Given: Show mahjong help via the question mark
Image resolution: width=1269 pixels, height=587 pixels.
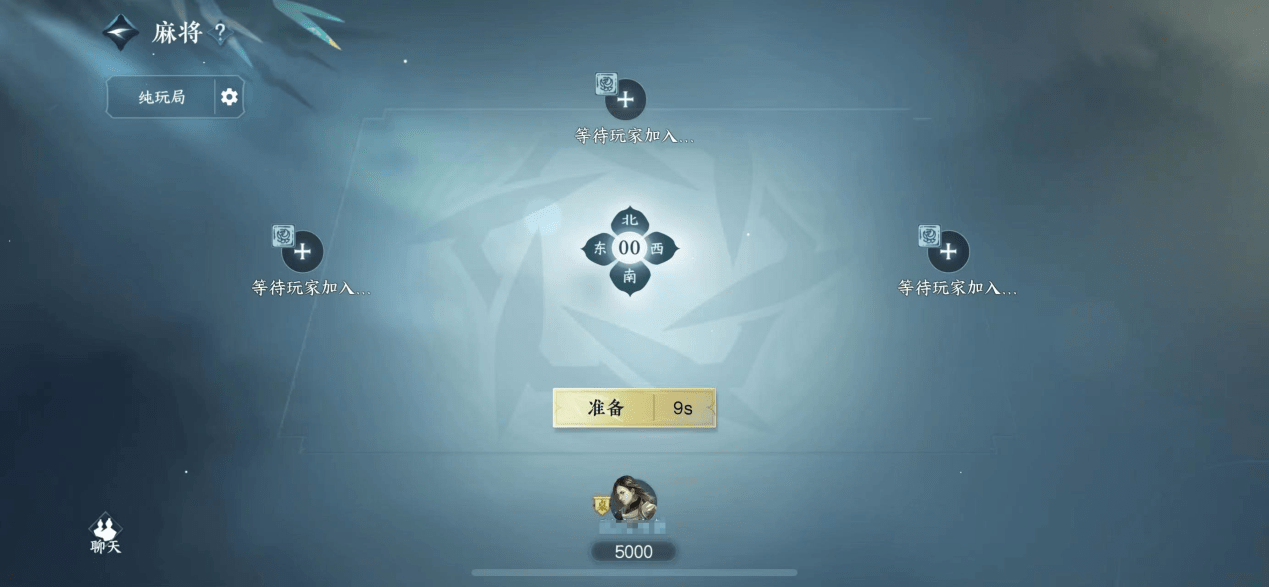Looking at the screenshot, I should 220,33.
